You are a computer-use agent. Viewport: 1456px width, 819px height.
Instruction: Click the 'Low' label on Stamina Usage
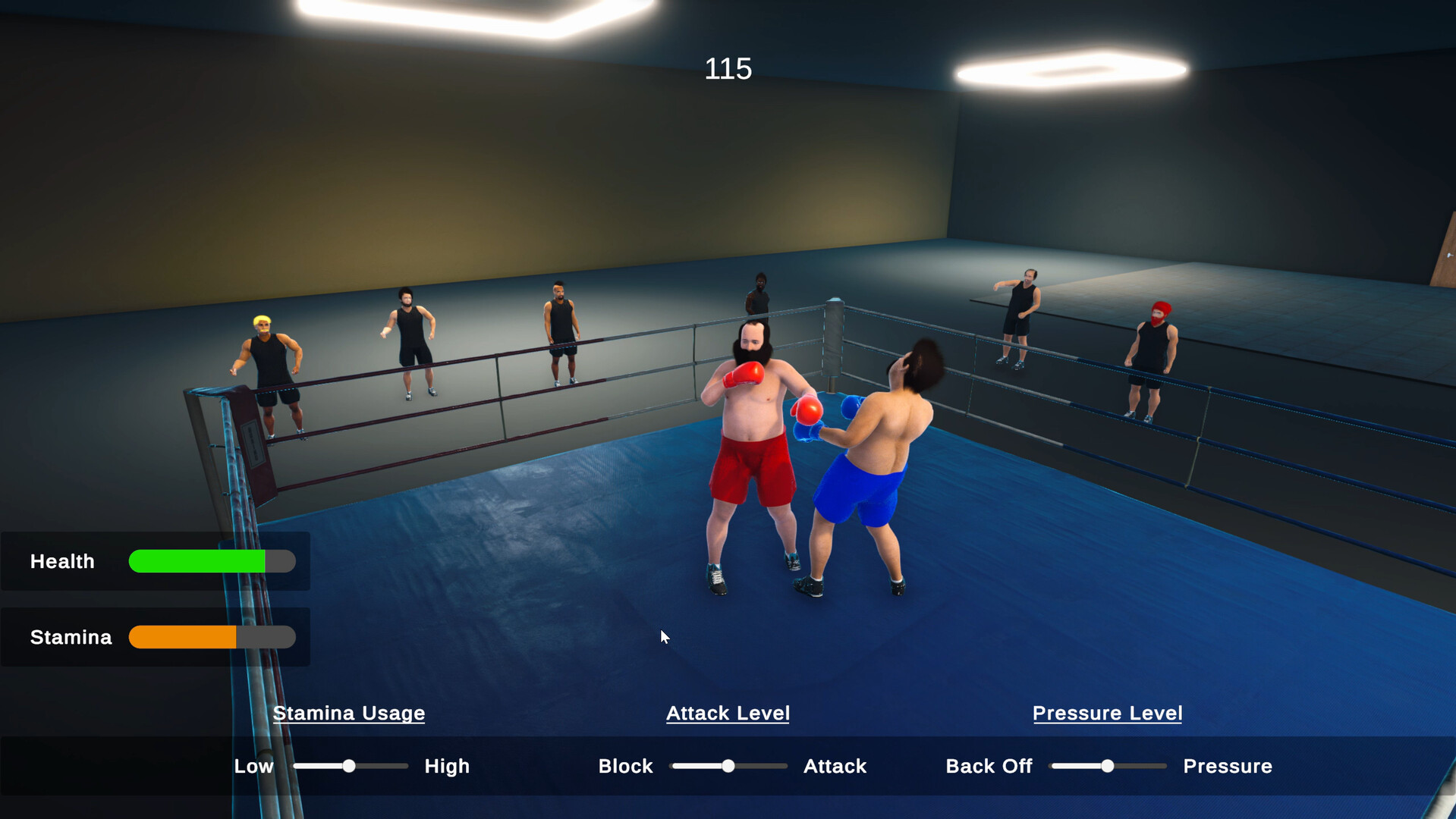tap(253, 766)
